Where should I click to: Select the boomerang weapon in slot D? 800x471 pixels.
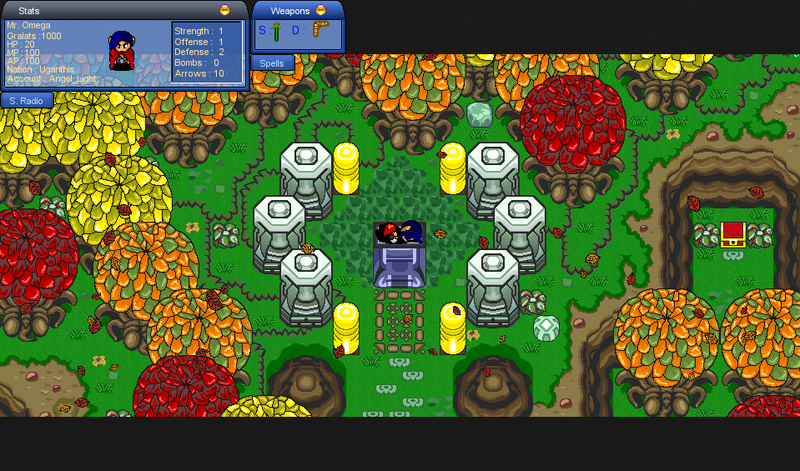coord(318,31)
